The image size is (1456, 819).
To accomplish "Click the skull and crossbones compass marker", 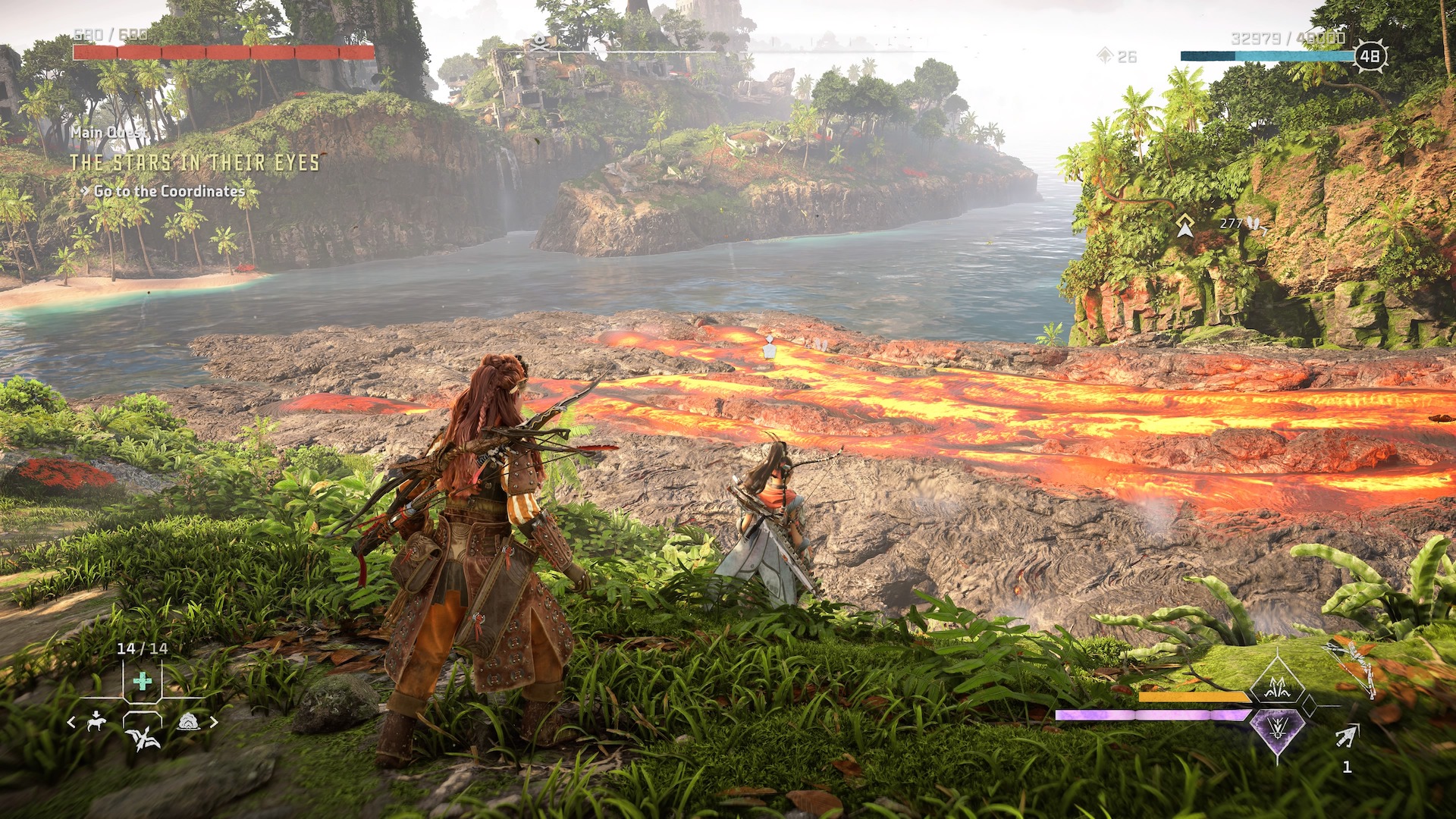I will 539,42.
